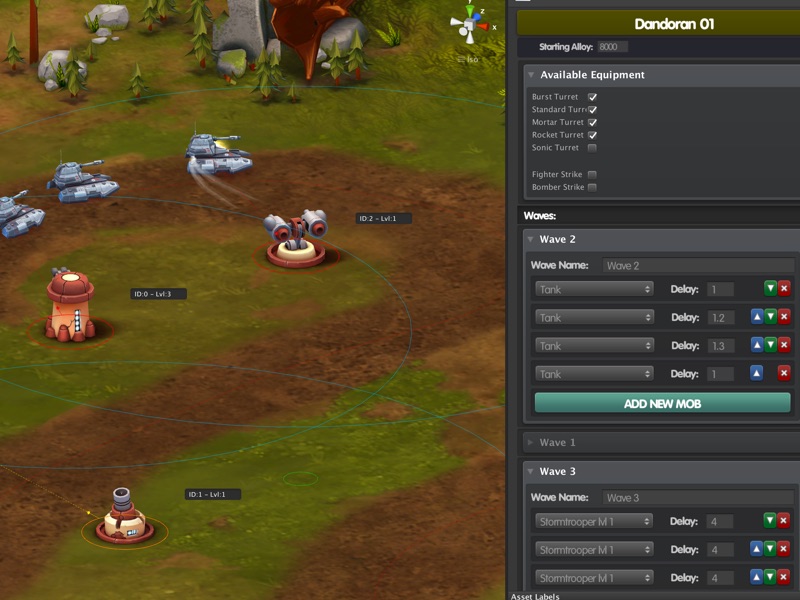Uncheck the Standard Turret equipment option

(592, 110)
